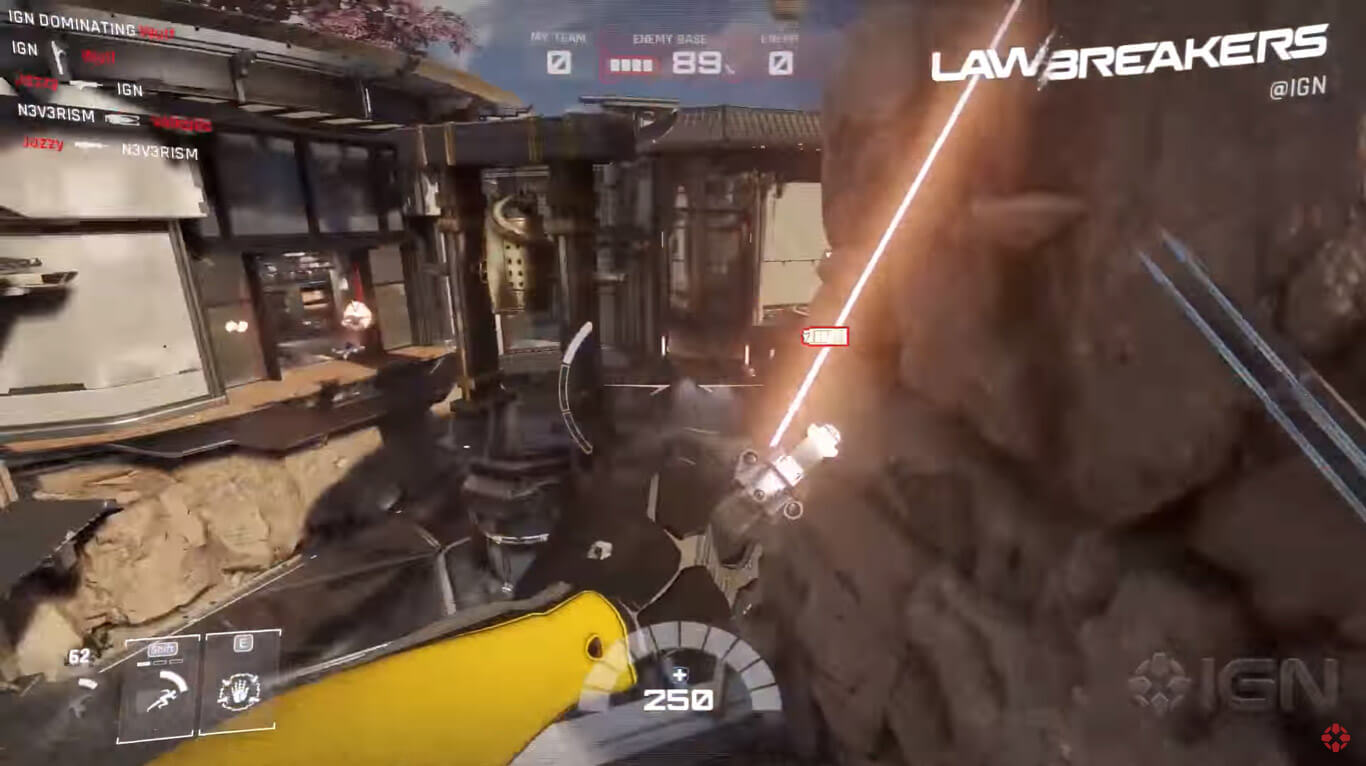Expand the ENEMY score box
This screenshot has width=1366, height=766.
coord(781,64)
